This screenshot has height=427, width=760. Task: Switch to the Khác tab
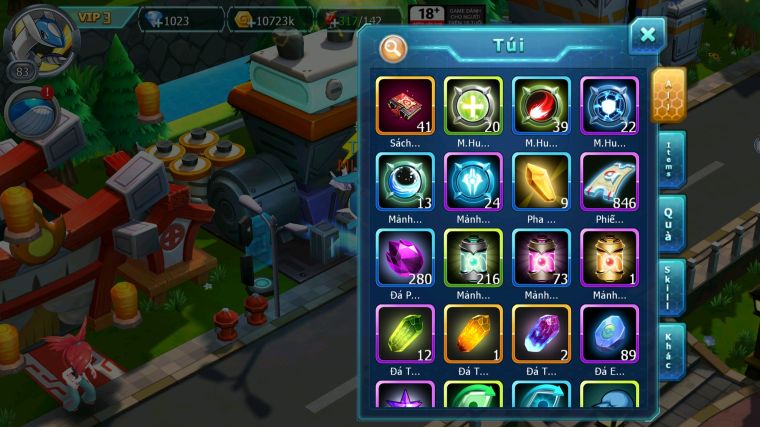(669, 350)
